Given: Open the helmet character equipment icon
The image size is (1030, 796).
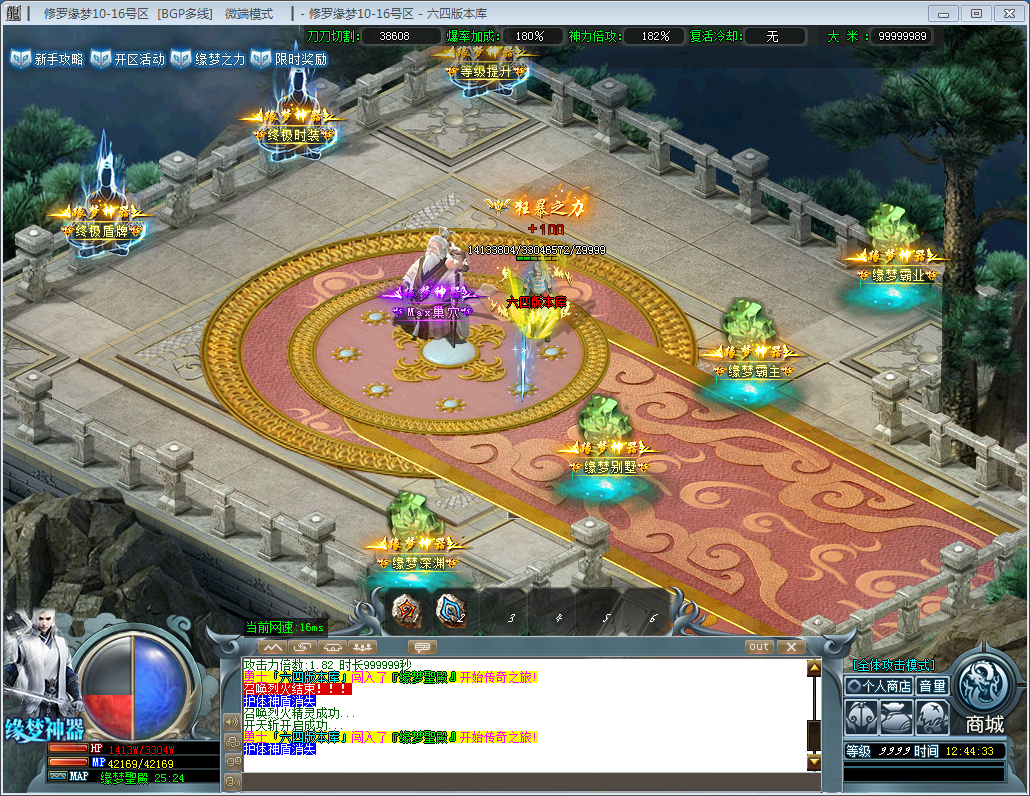Looking at the screenshot, I should click(862, 716).
